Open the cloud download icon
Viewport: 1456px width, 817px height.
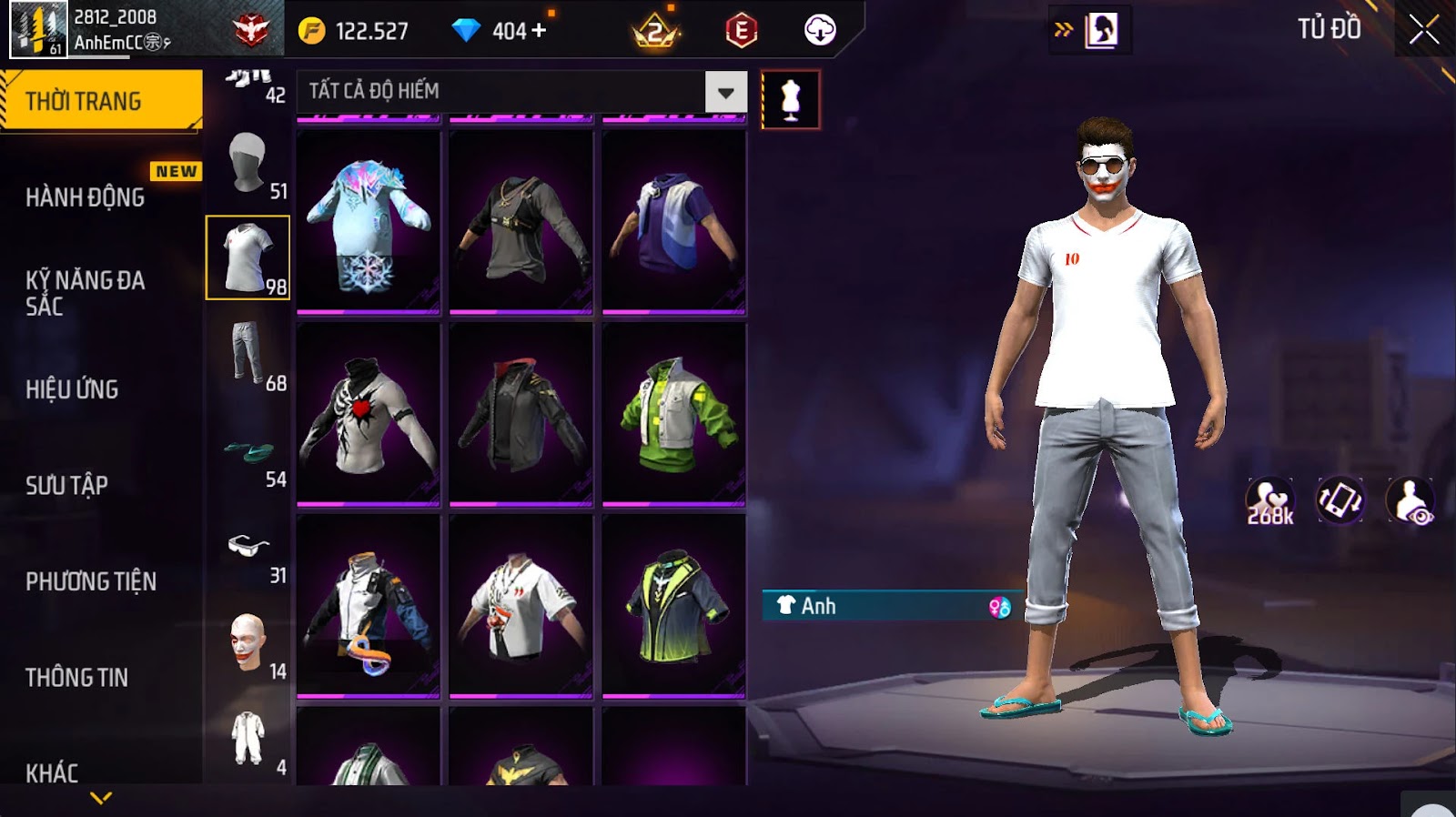click(x=820, y=31)
